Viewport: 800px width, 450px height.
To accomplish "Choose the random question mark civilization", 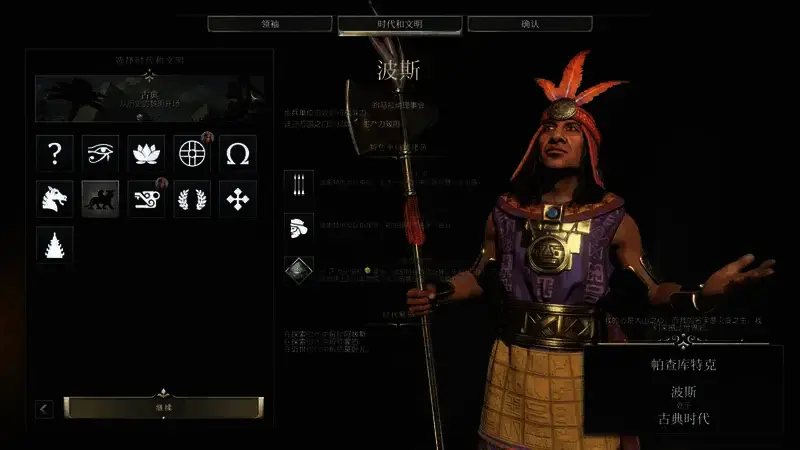I will click(x=55, y=153).
